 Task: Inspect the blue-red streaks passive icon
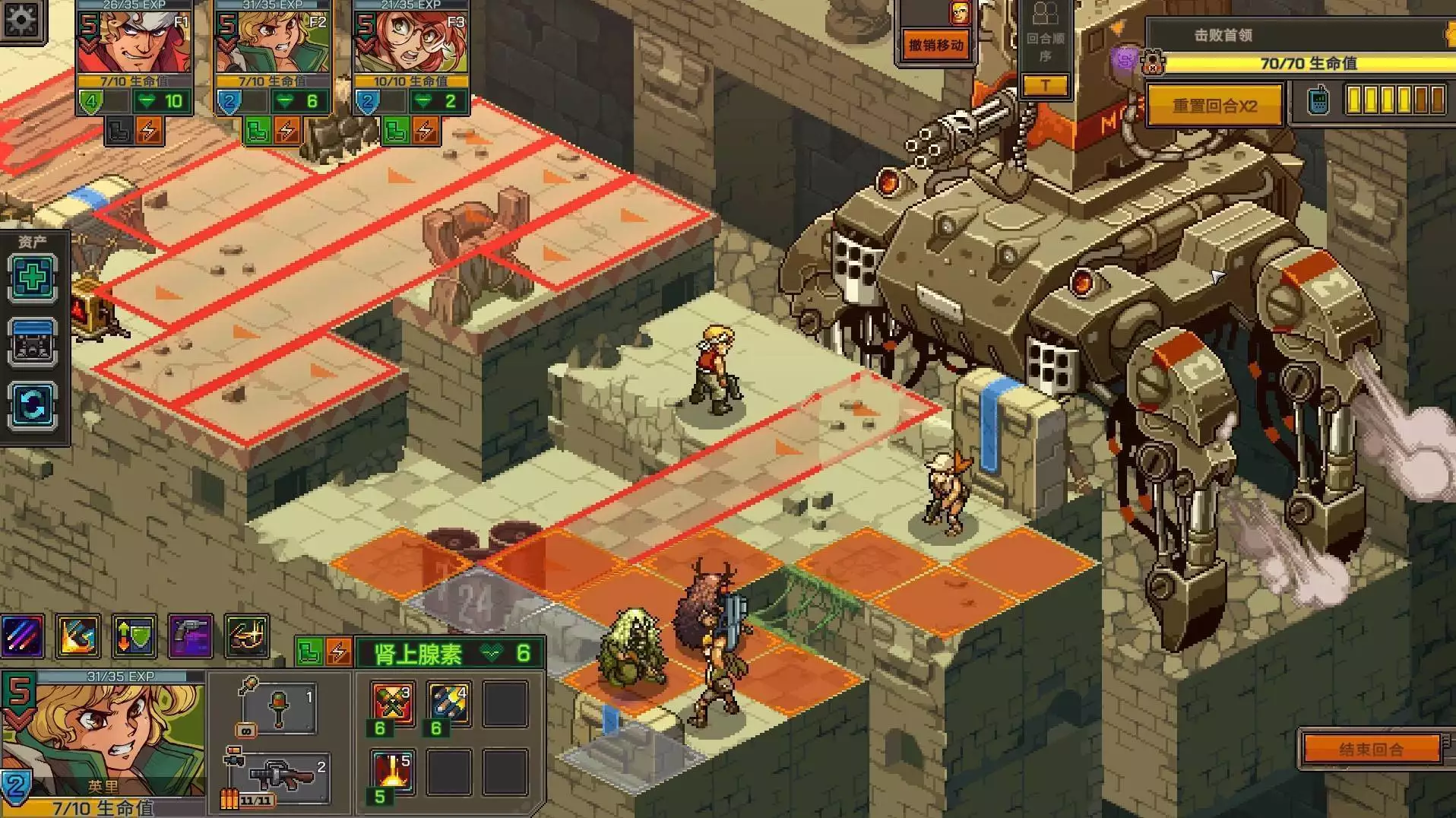click(23, 636)
